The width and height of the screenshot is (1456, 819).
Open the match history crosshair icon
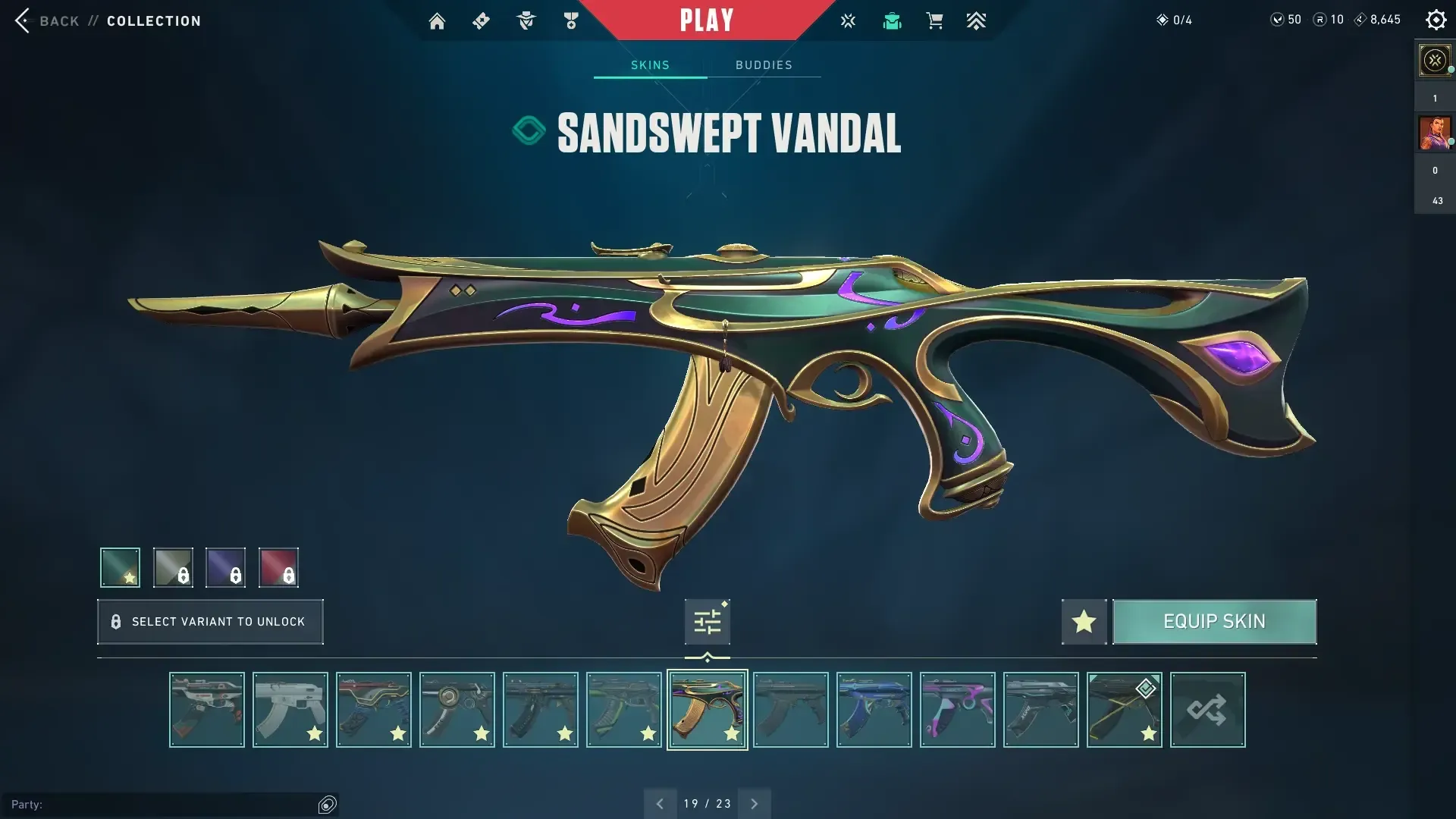click(848, 20)
